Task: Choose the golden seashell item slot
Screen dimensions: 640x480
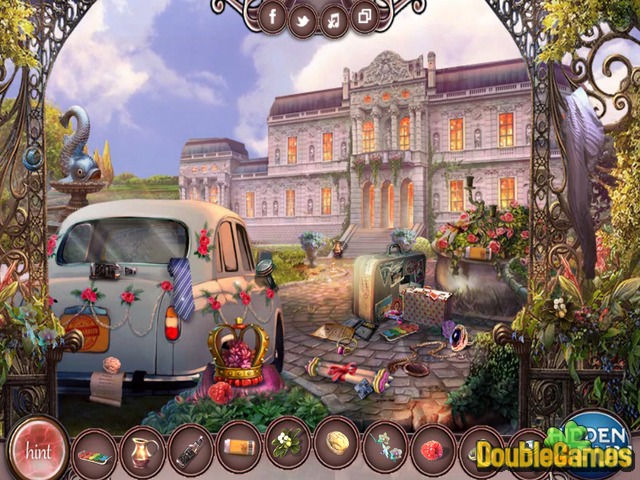Action: (x=336, y=450)
